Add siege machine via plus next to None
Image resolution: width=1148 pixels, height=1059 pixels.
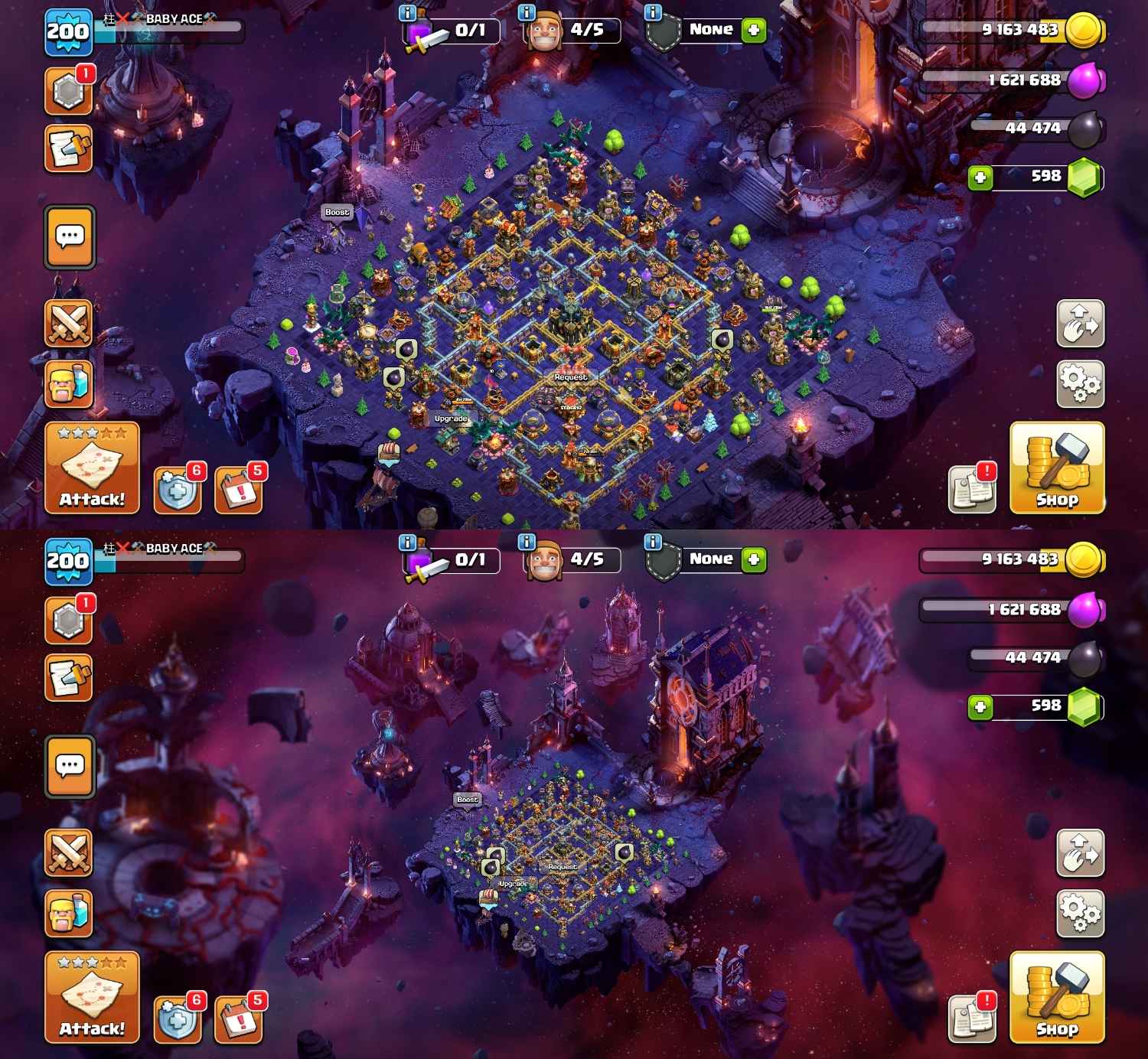tap(754, 29)
